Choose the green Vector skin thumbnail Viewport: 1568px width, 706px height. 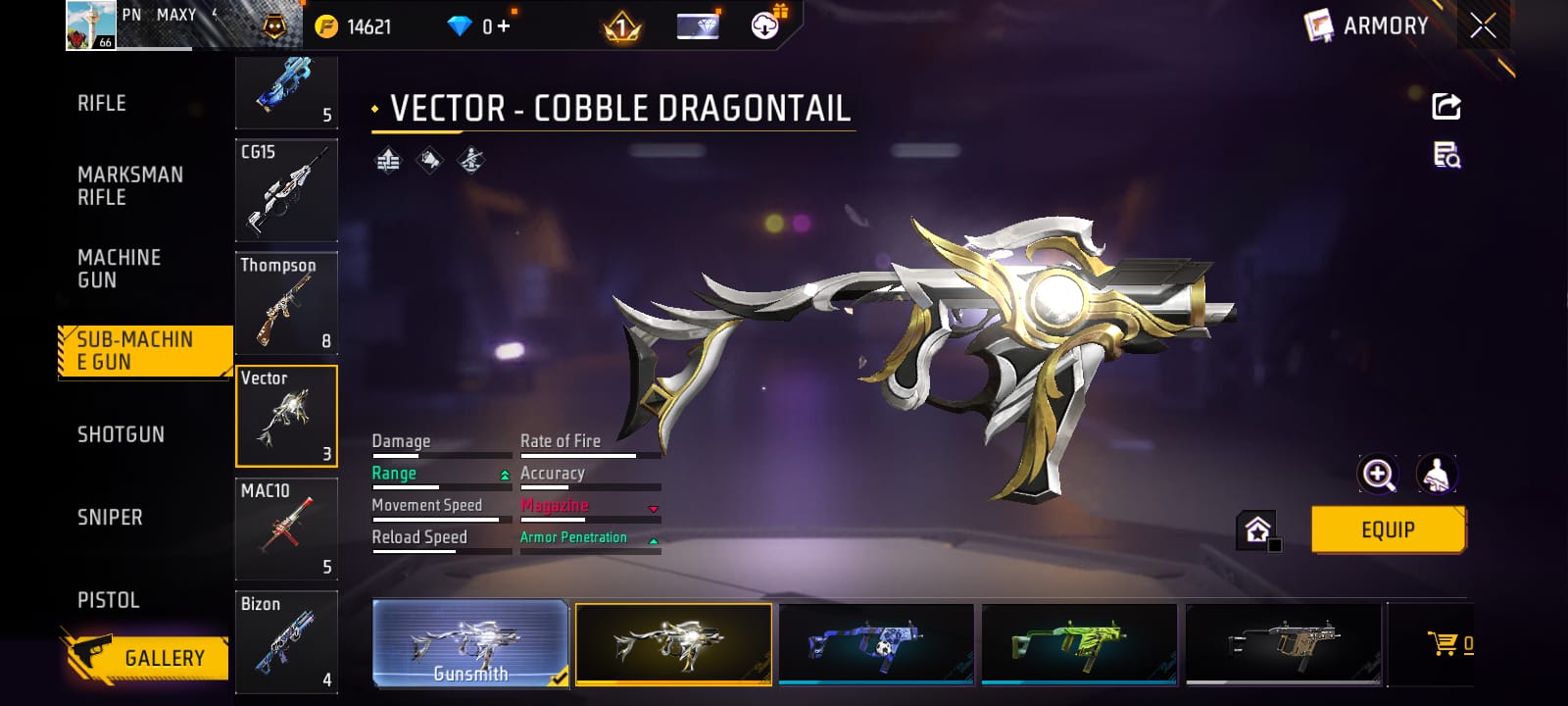(x=1079, y=643)
